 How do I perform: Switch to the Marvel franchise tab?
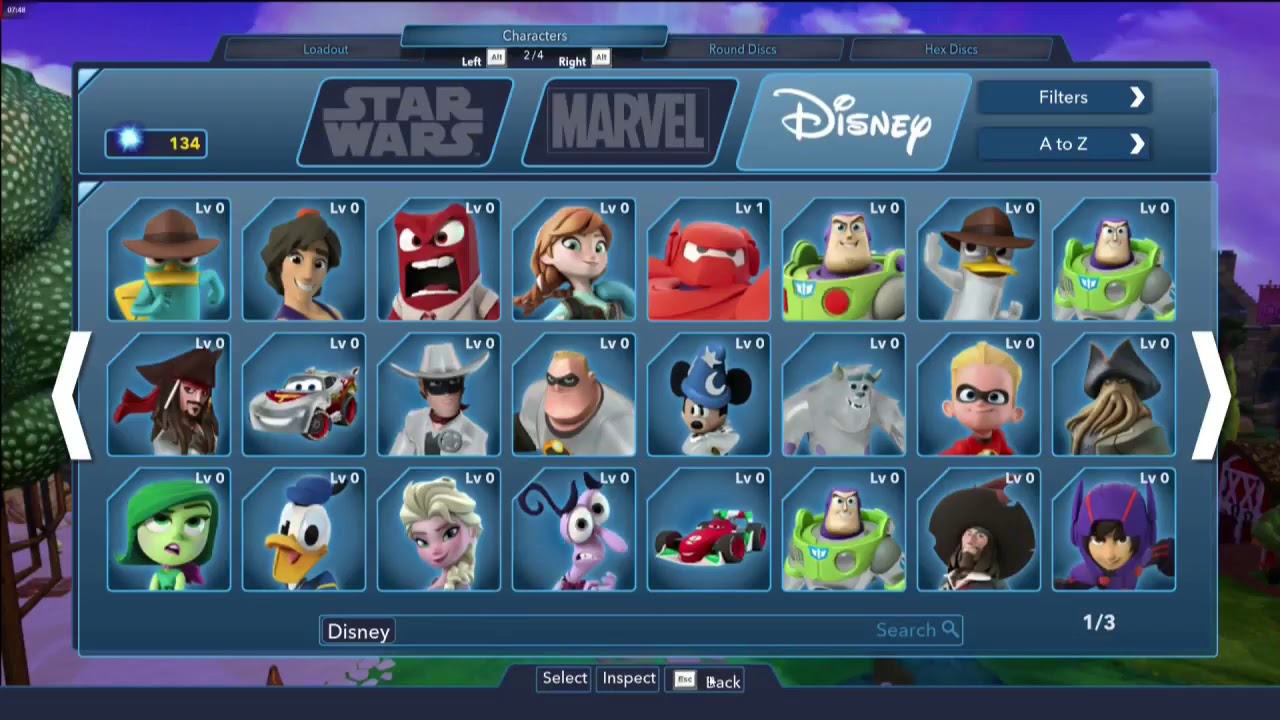pos(627,120)
